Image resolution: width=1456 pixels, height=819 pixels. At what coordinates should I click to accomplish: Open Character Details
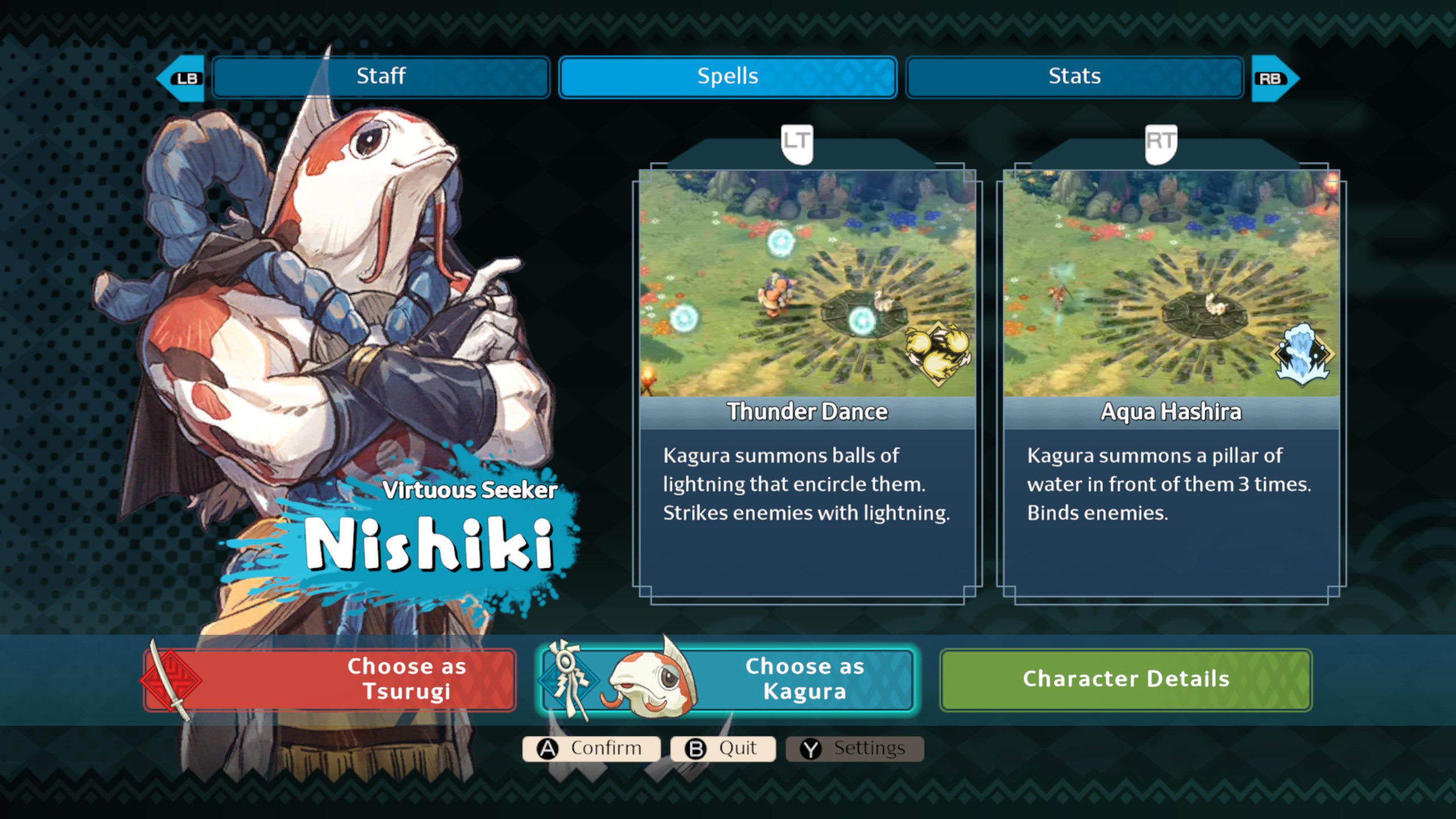[x=1126, y=680]
